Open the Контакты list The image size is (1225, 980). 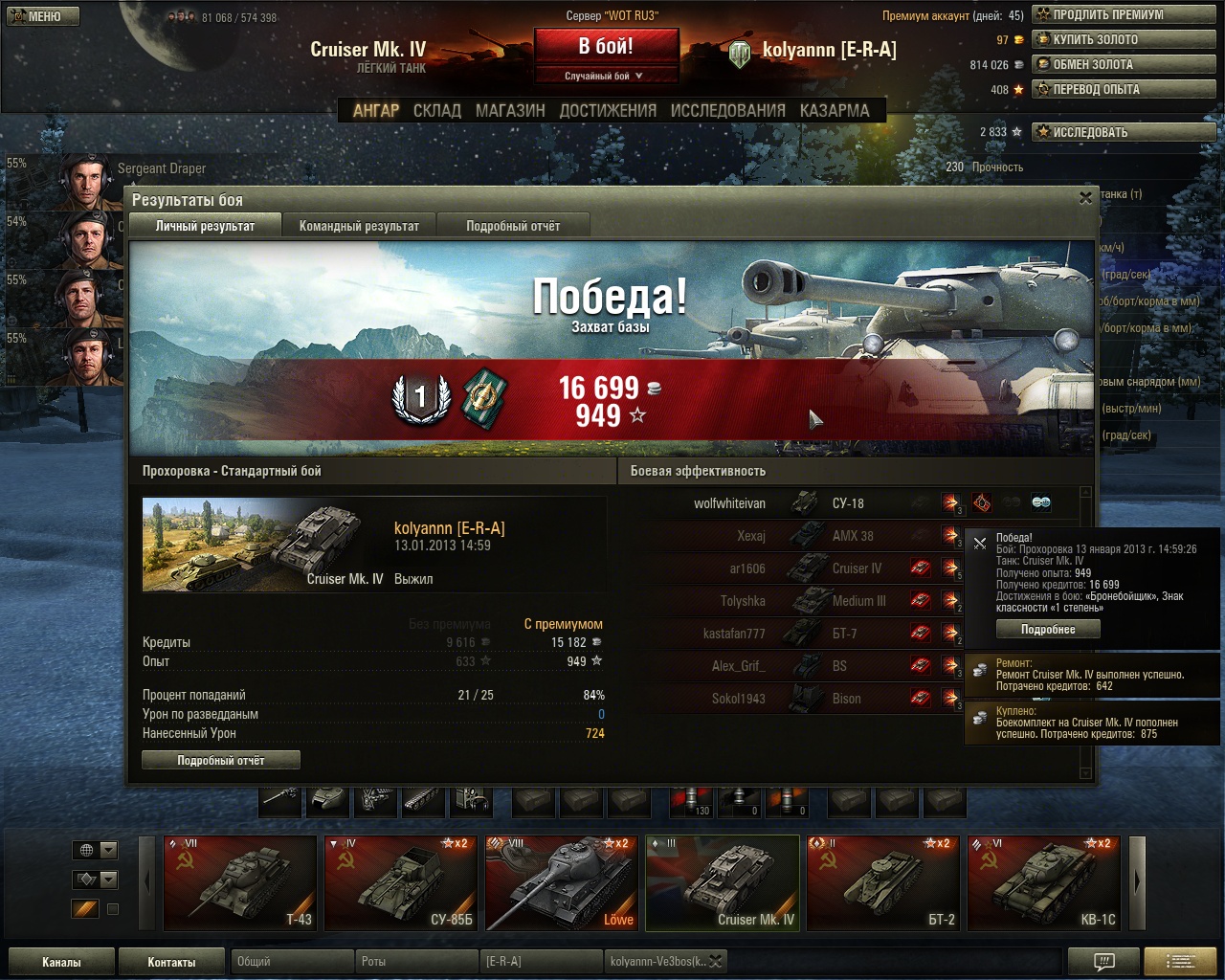click(x=171, y=962)
